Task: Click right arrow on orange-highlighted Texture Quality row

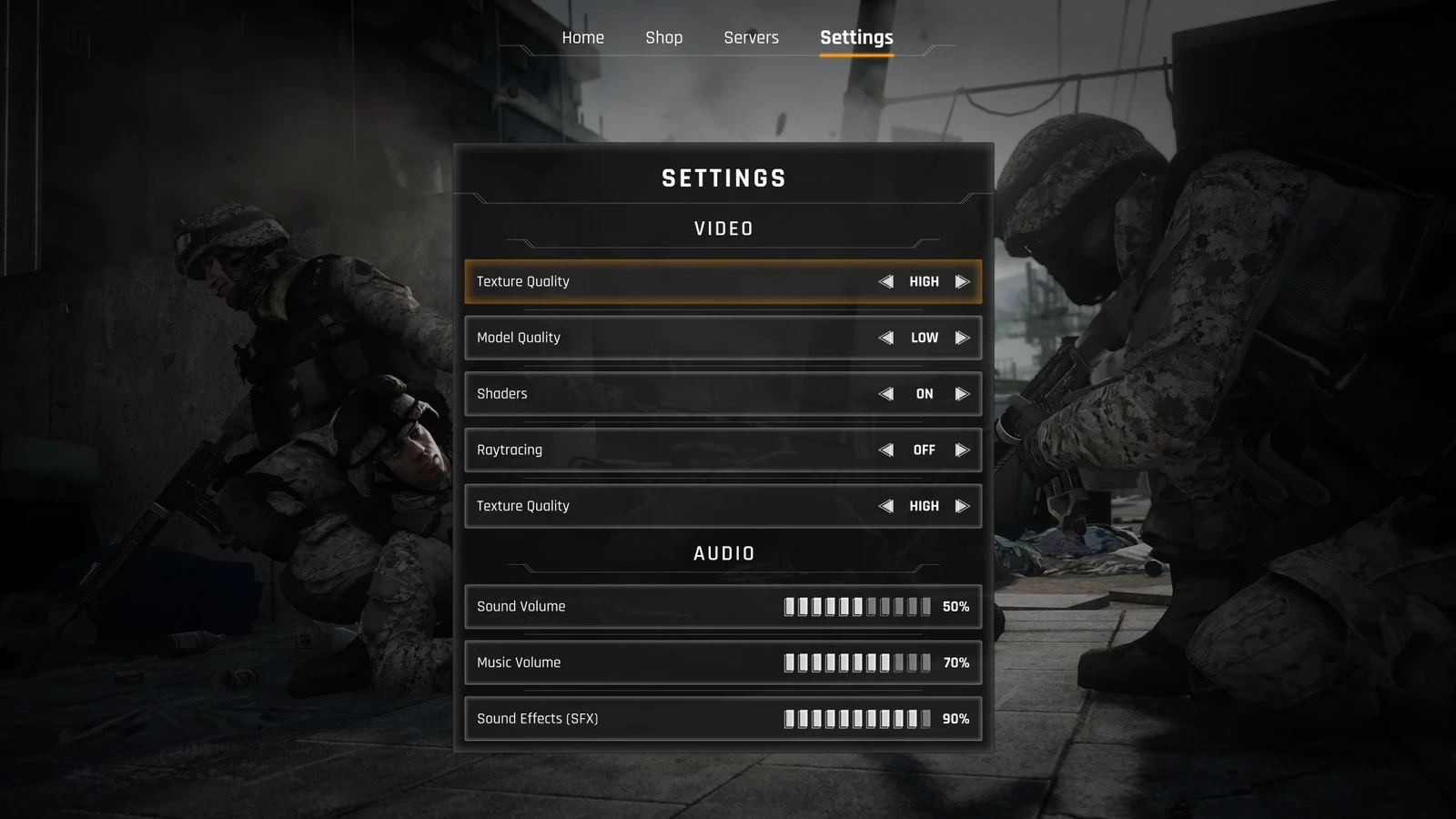Action: point(962,282)
